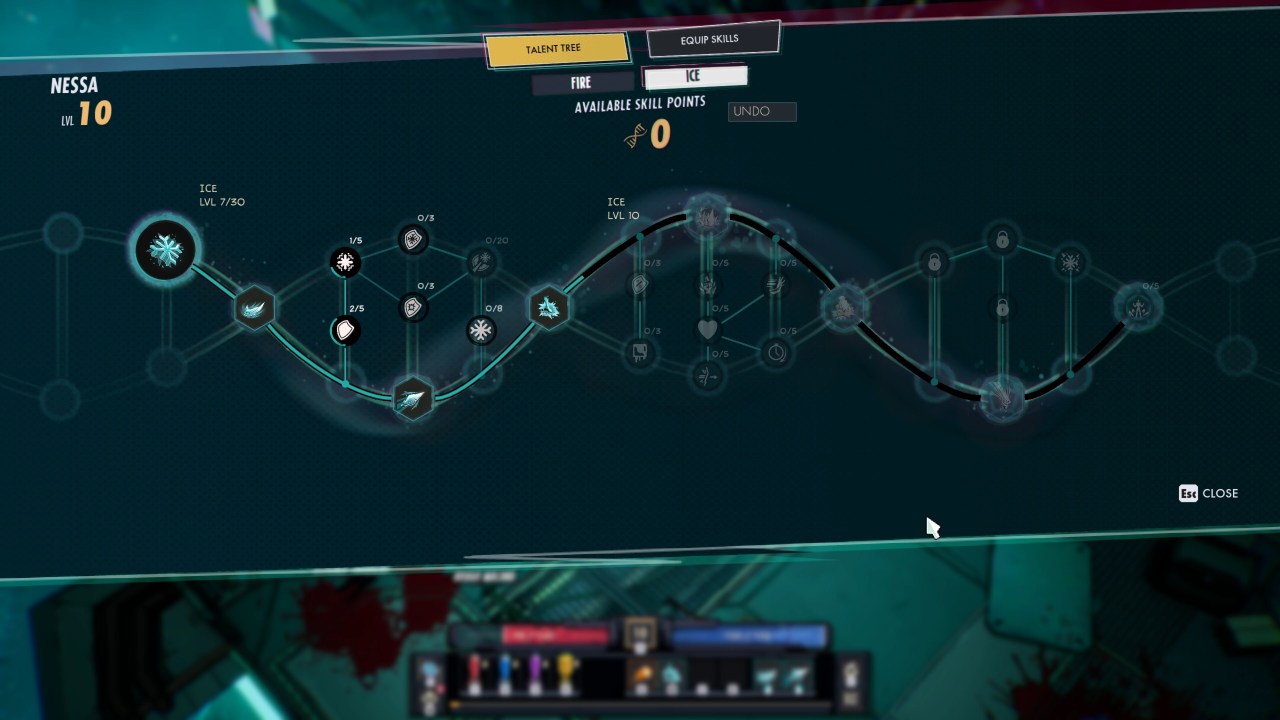
Task: Switch to the Fire talent tree
Action: click(x=582, y=82)
